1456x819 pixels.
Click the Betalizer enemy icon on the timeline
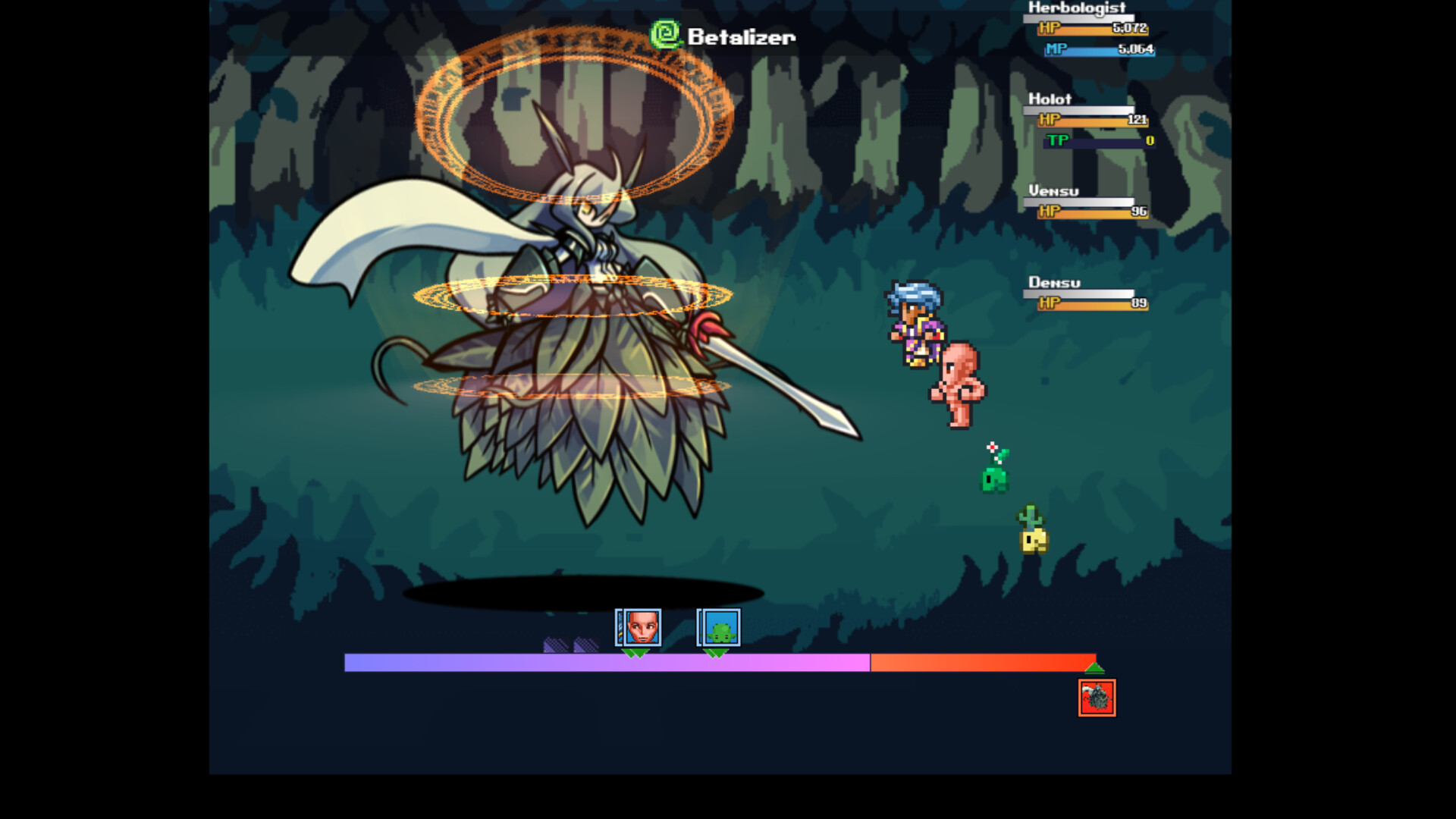coord(1095,698)
